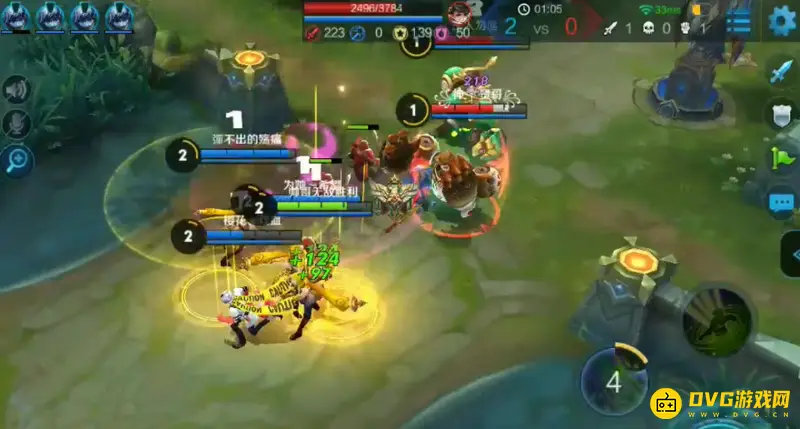The width and height of the screenshot is (800, 429).
Task: Expand the arrow panel on right edge
Action: pyautogui.click(x=791, y=253)
